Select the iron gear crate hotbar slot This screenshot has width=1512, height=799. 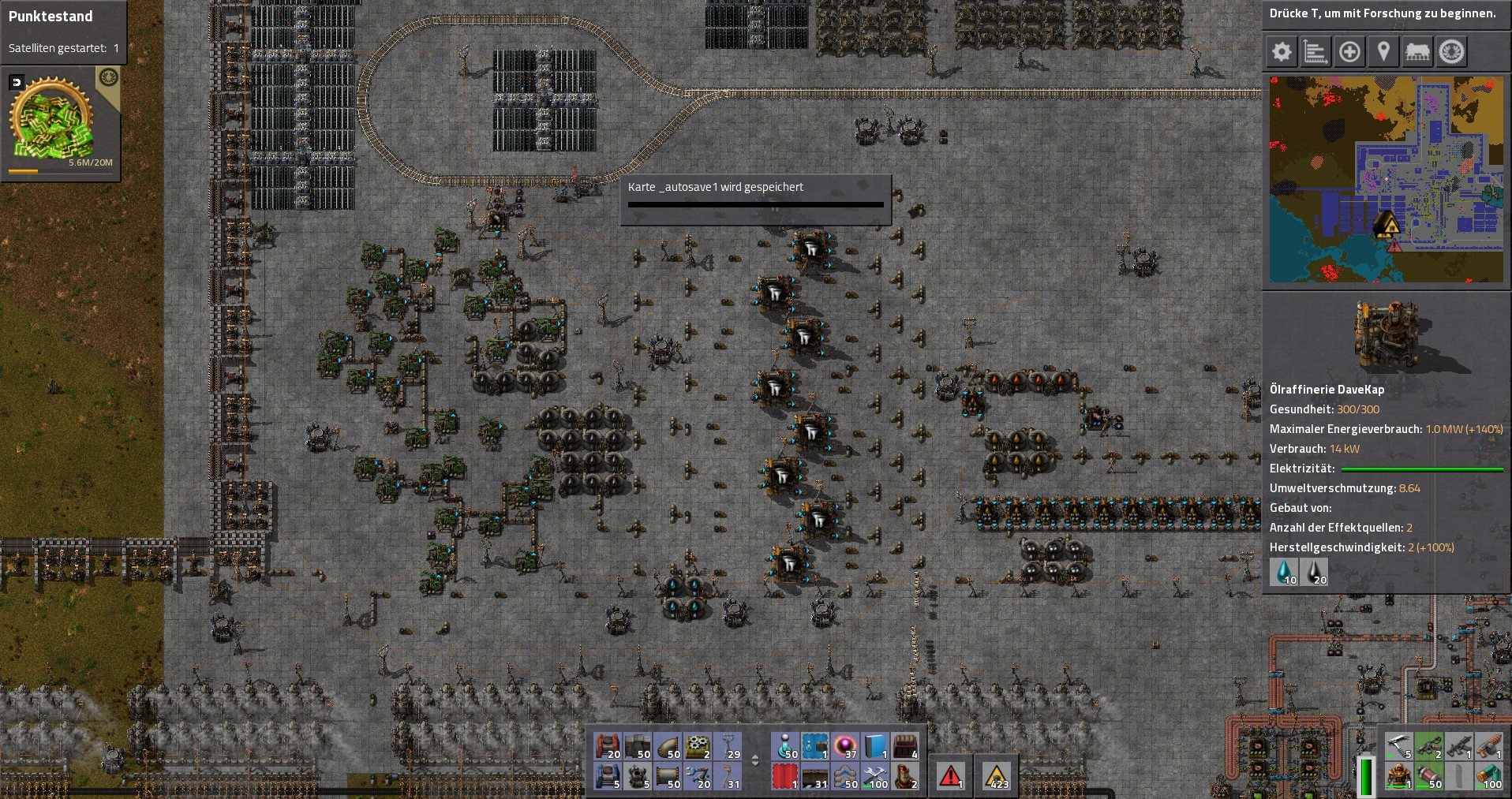point(698,746)
